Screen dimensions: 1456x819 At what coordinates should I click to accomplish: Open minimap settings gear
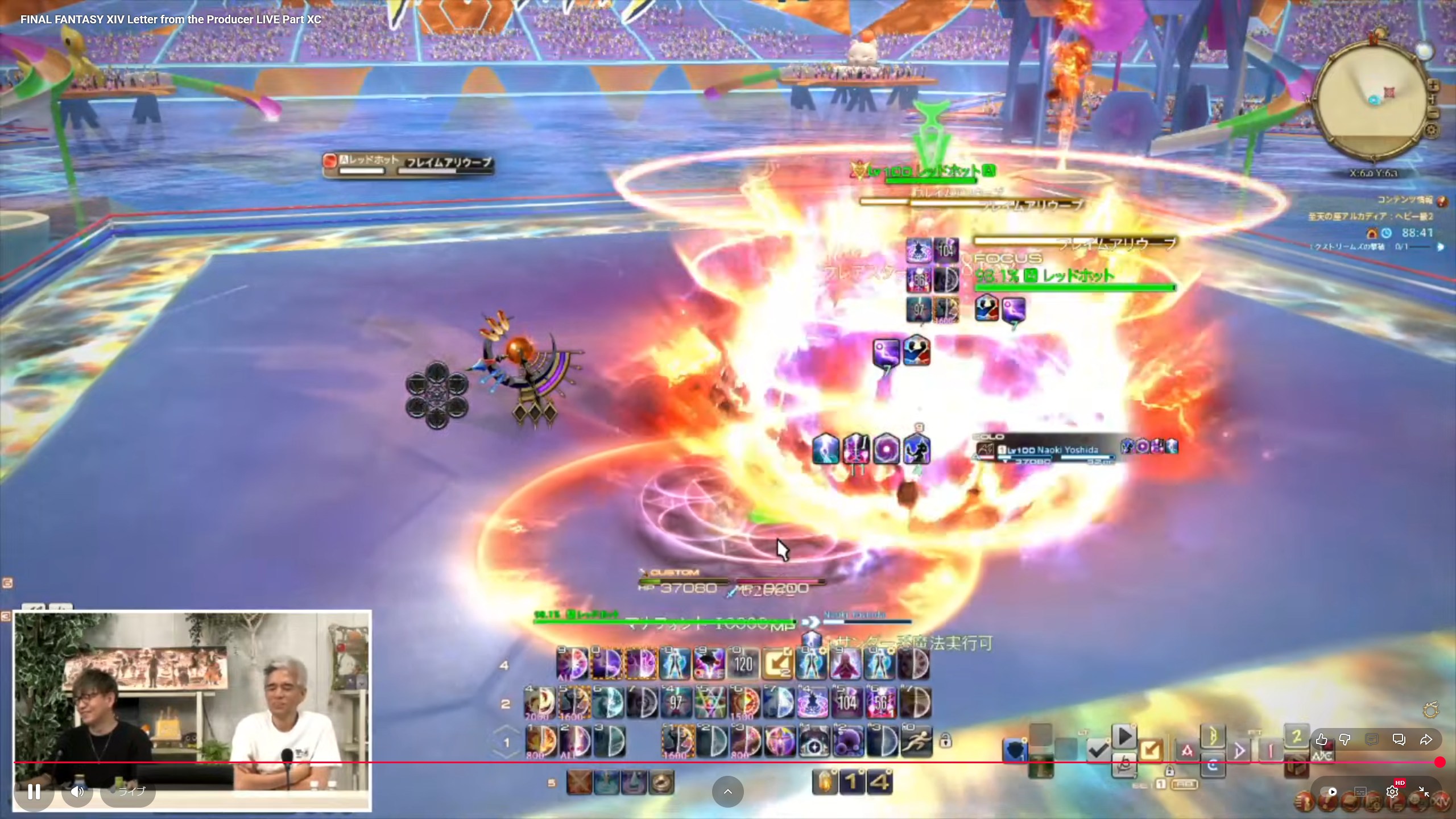point(1432,131)
